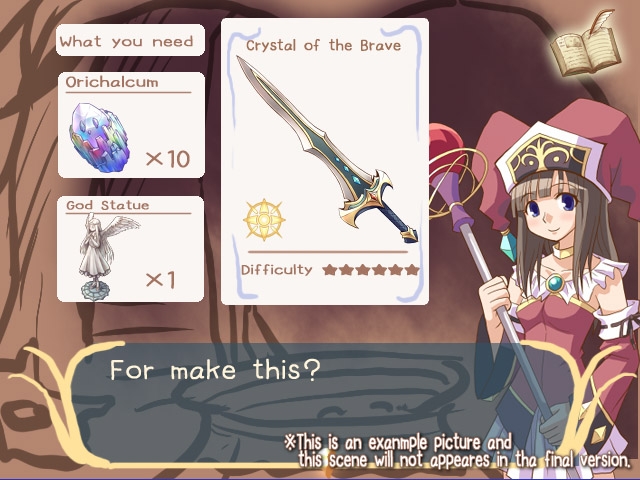Open the book and quill journal icon

588,46
